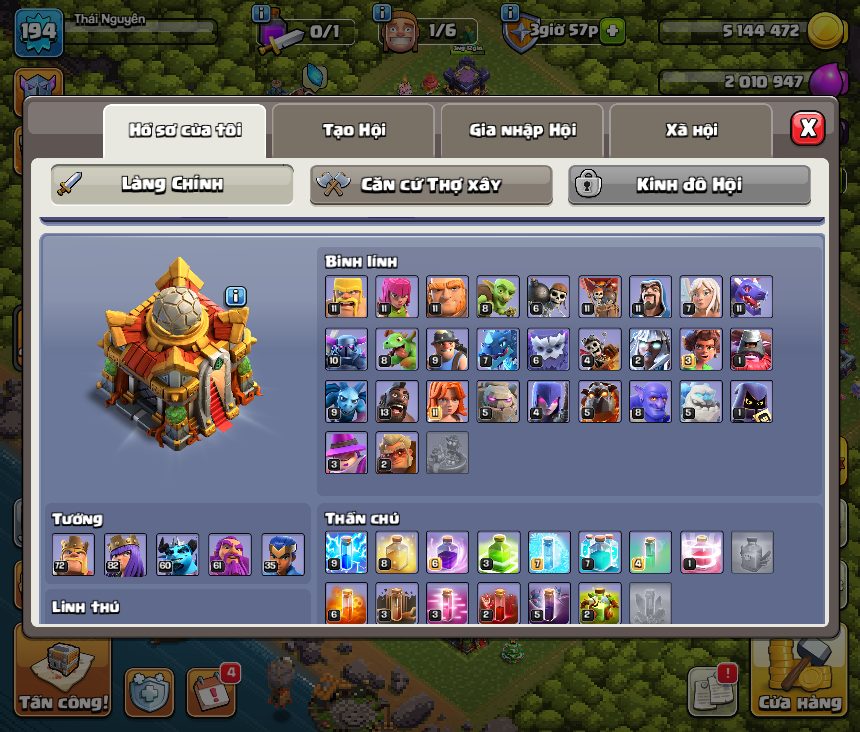The height and width of the screenshot is (732, 860).
Task: Select the Barbarian King hero portrait
Action: [x=74, y=555]
